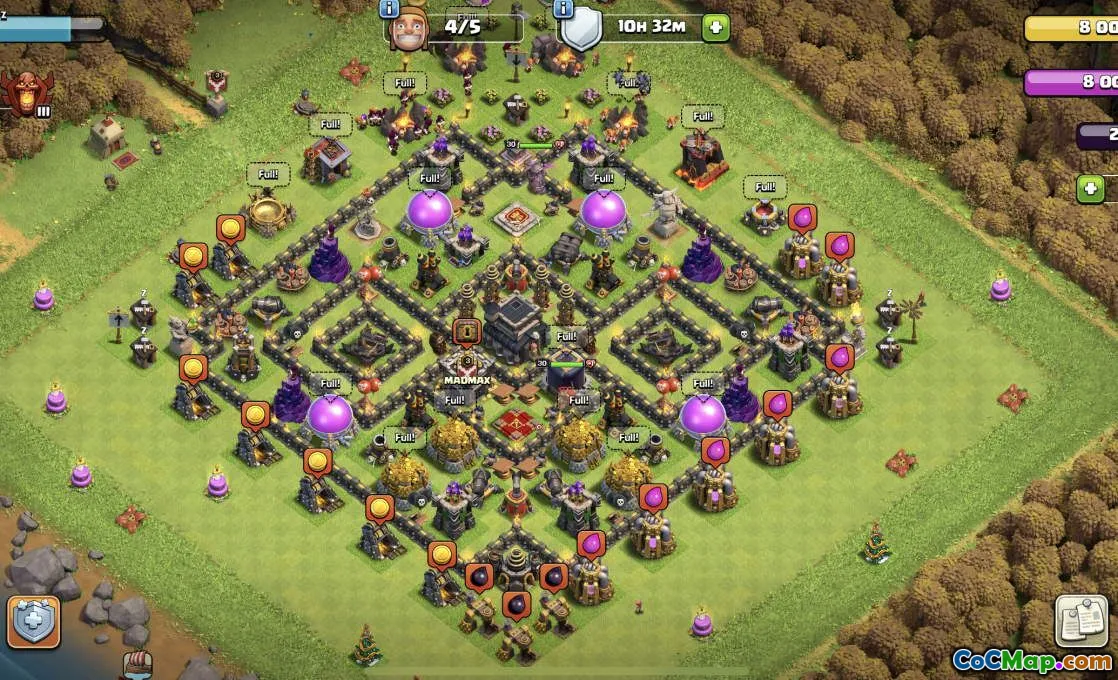Viewport: 1118px width, 680px height.
Task: Open the shield info button
Action: 563,8
